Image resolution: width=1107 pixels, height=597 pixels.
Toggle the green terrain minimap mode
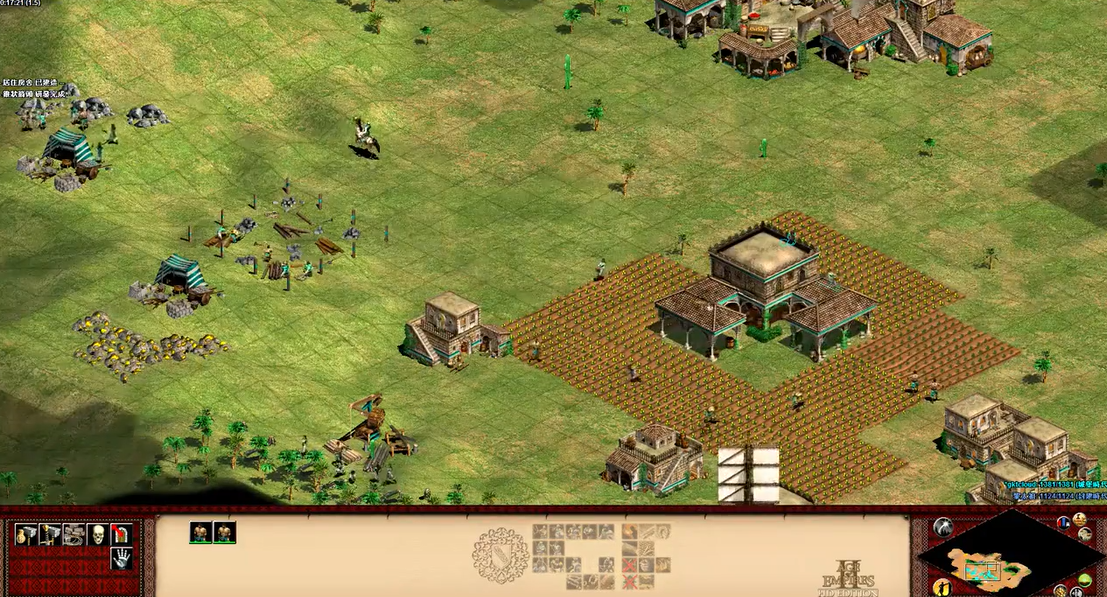pos(1084,580)
